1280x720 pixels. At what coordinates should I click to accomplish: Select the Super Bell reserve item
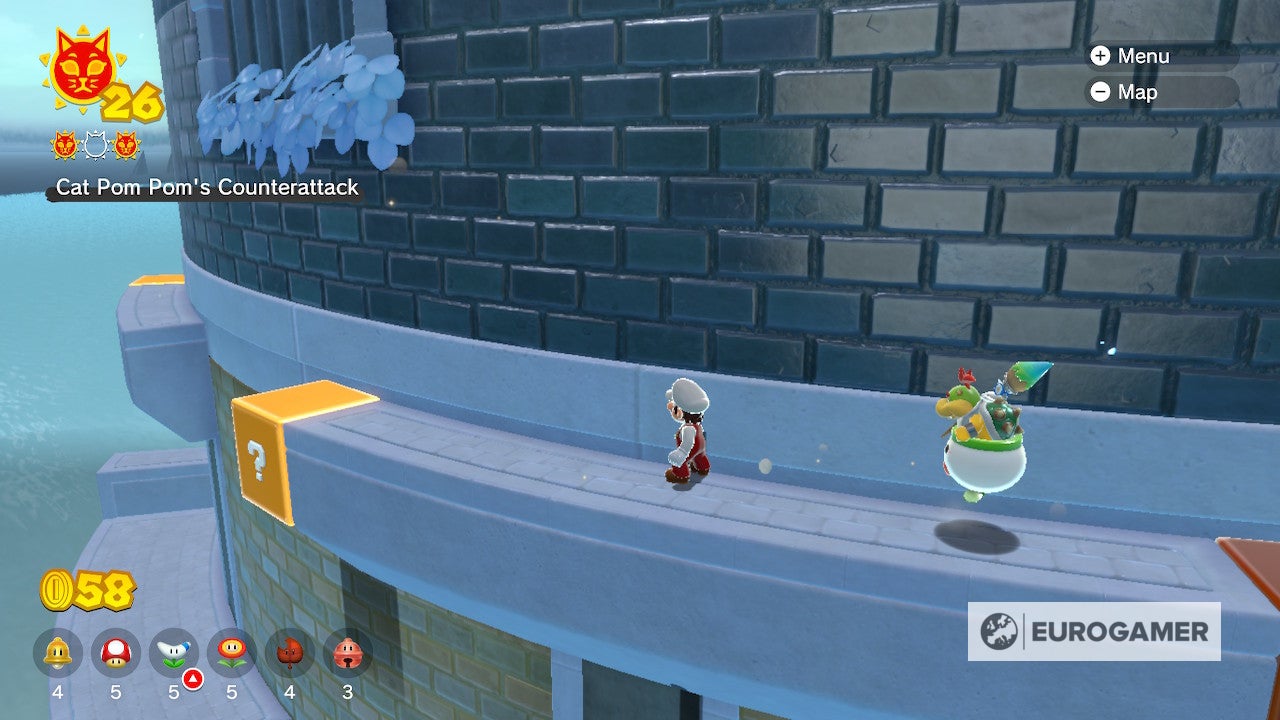click(x=58, y=653)
